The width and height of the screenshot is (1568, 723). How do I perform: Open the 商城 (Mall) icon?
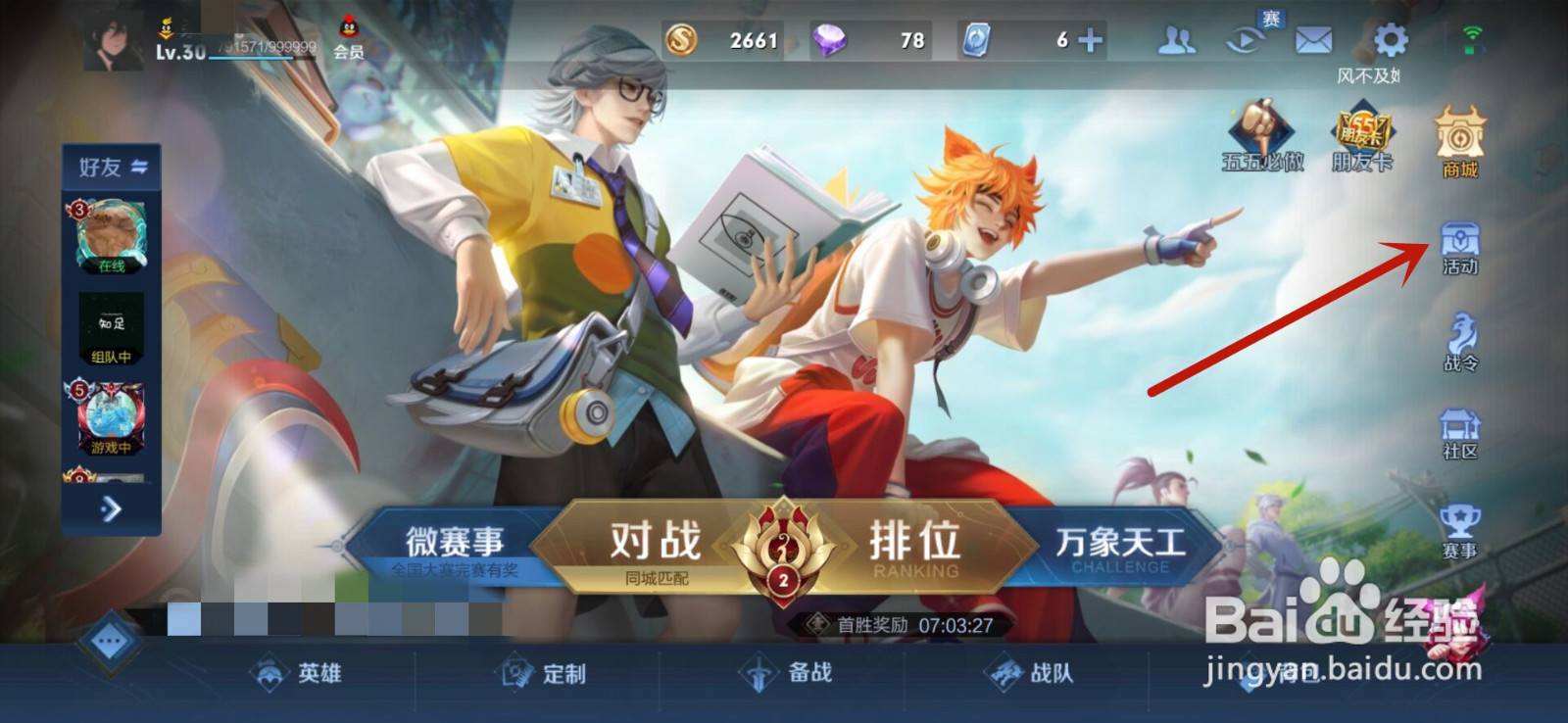tap(1458, 137)
